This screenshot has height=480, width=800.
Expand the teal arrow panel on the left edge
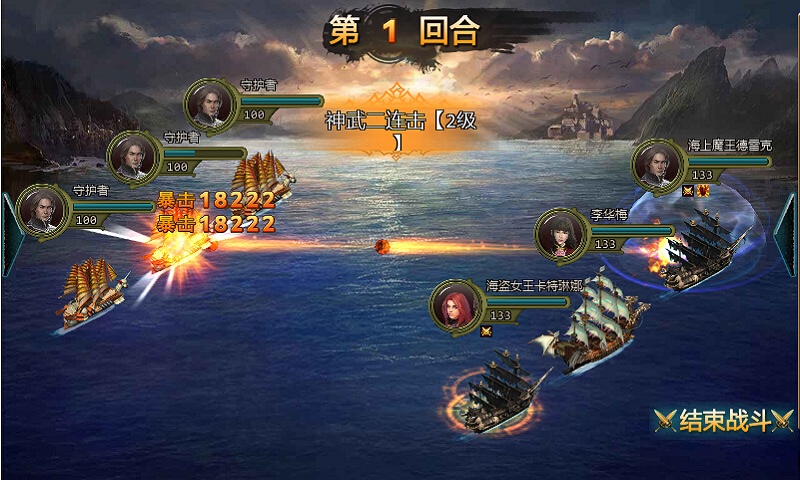point(8,234)
